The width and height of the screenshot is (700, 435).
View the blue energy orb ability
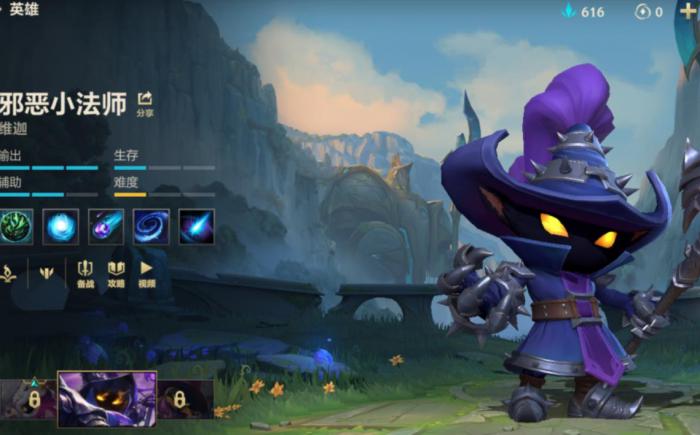[61, 226]
